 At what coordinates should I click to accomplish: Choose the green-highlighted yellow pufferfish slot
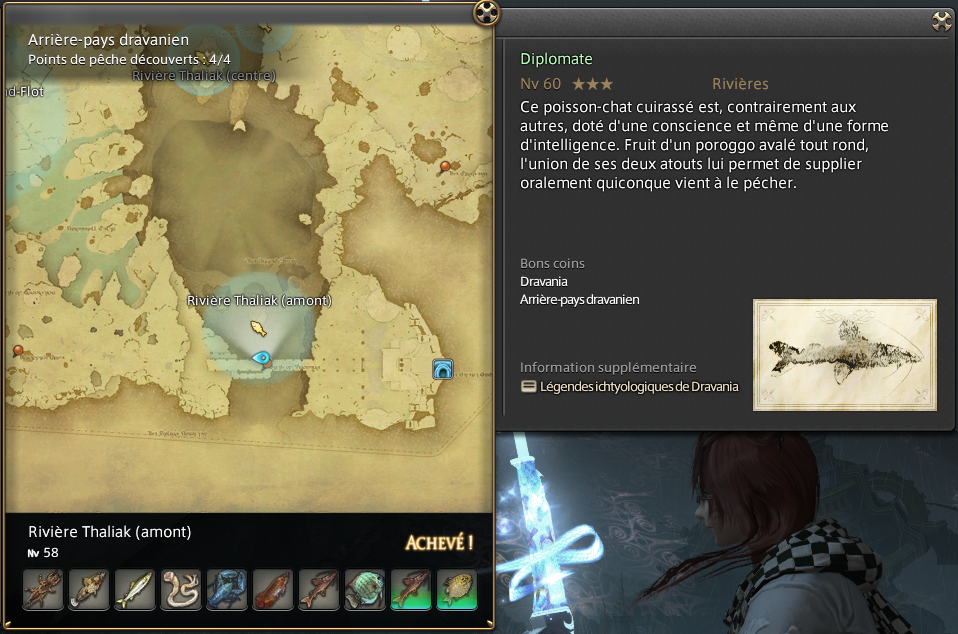pos(457,590)
